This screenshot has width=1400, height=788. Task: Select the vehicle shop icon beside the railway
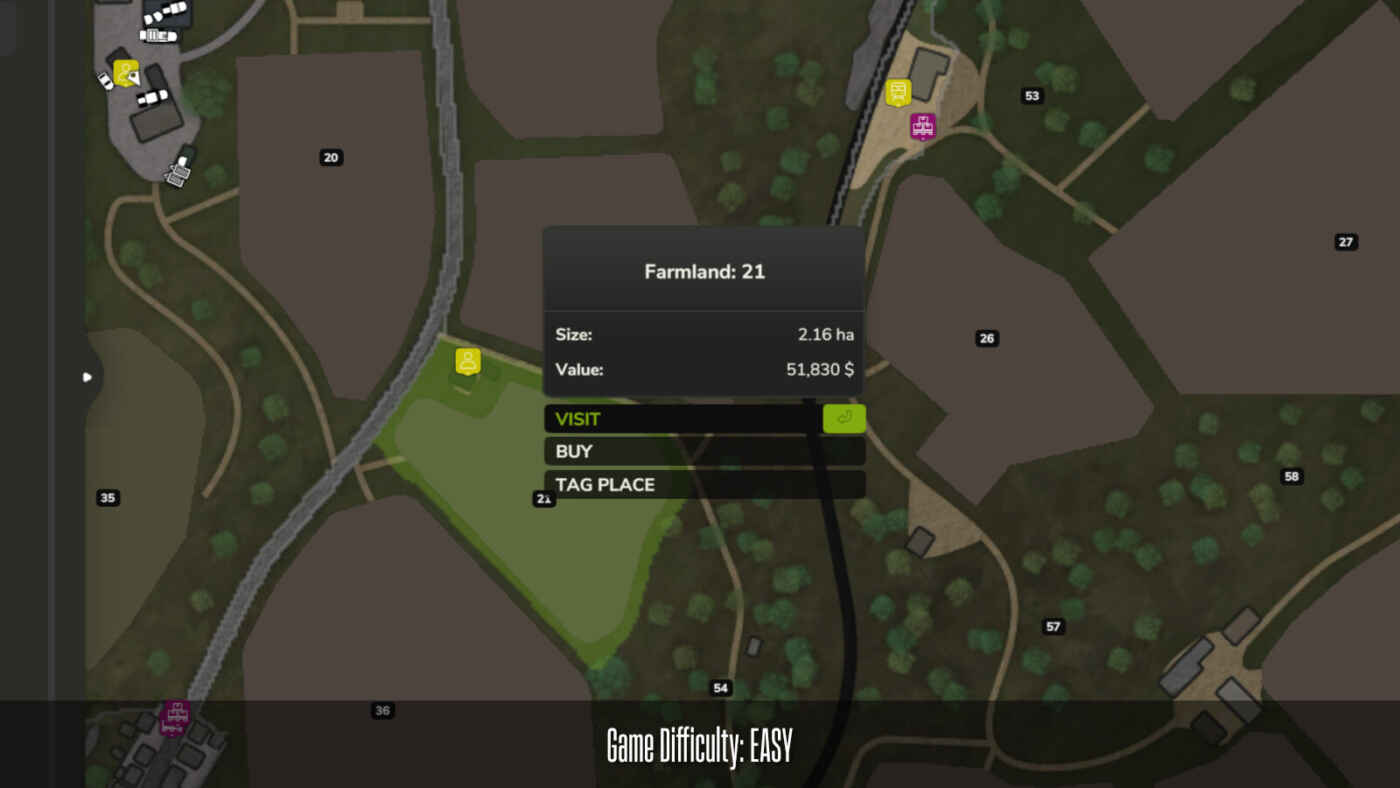pos(899,91)
